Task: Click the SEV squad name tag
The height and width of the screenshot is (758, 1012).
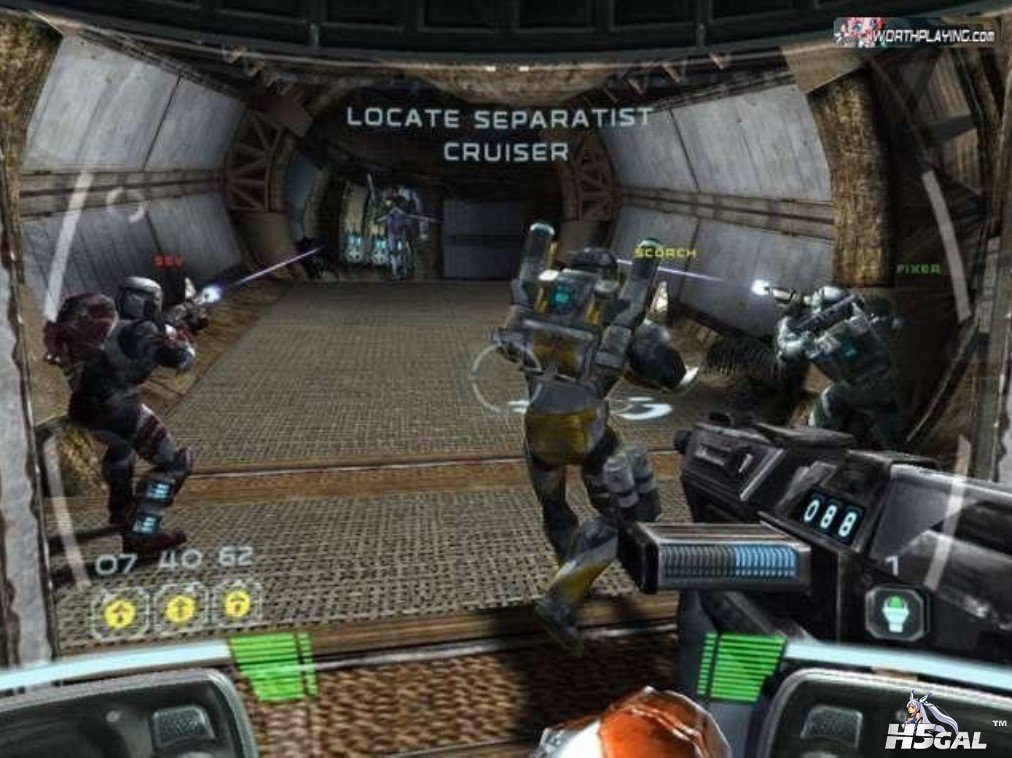Action: 169,260
